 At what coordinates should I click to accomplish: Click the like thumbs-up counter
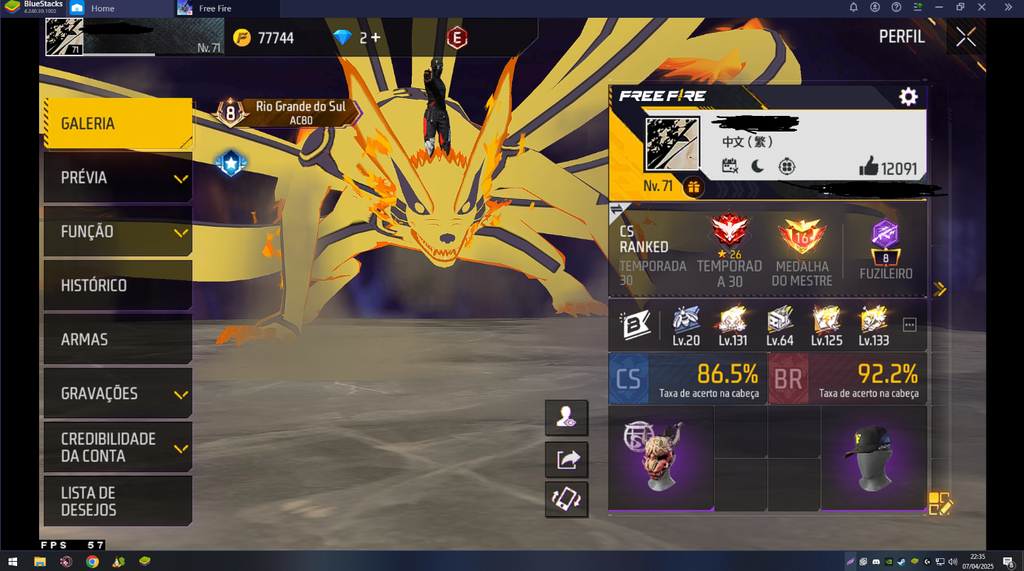point(887,168)
